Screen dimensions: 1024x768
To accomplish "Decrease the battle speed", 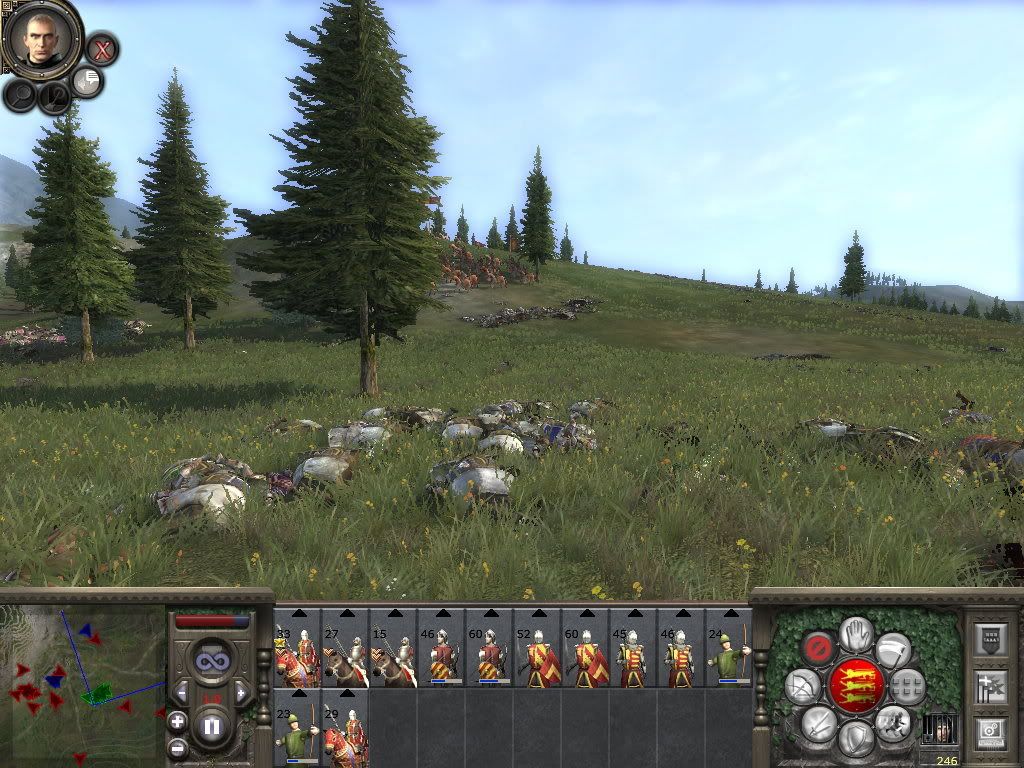I will pyautogui.click(x=181, y=692).
